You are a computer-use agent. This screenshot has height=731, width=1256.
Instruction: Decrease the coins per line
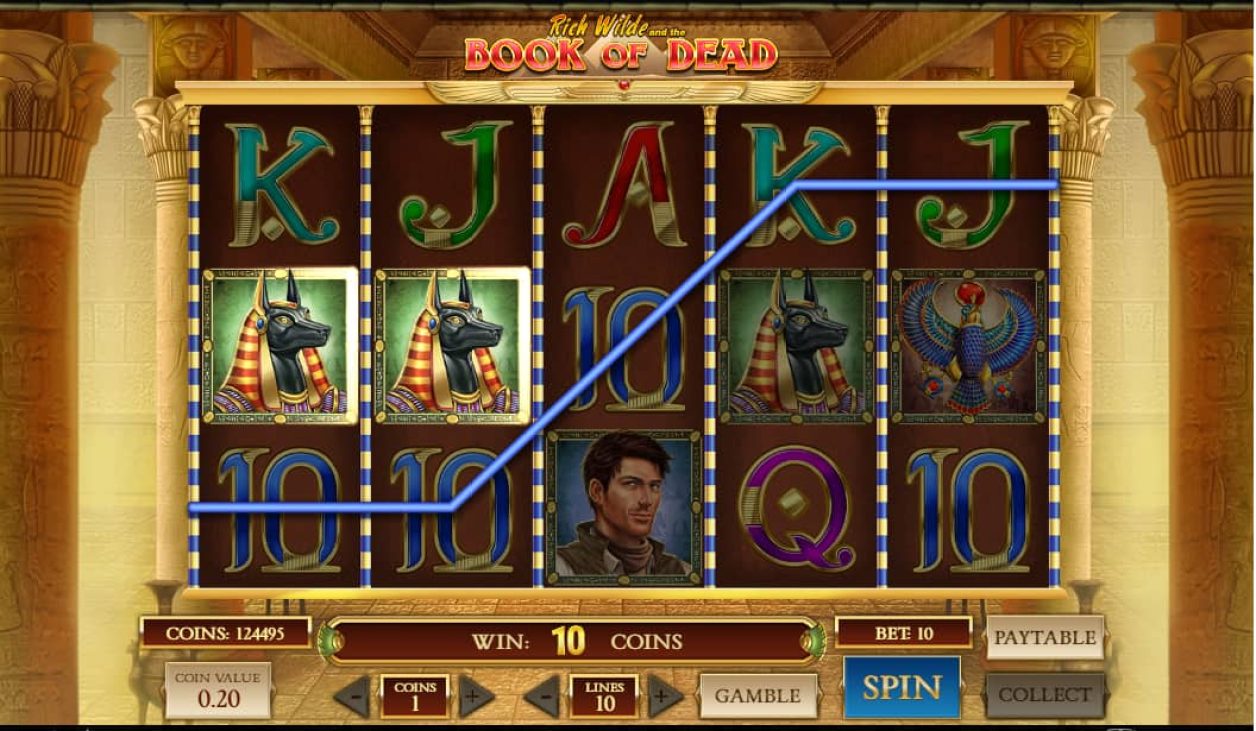pyautogui.click(x=352, y=696)
